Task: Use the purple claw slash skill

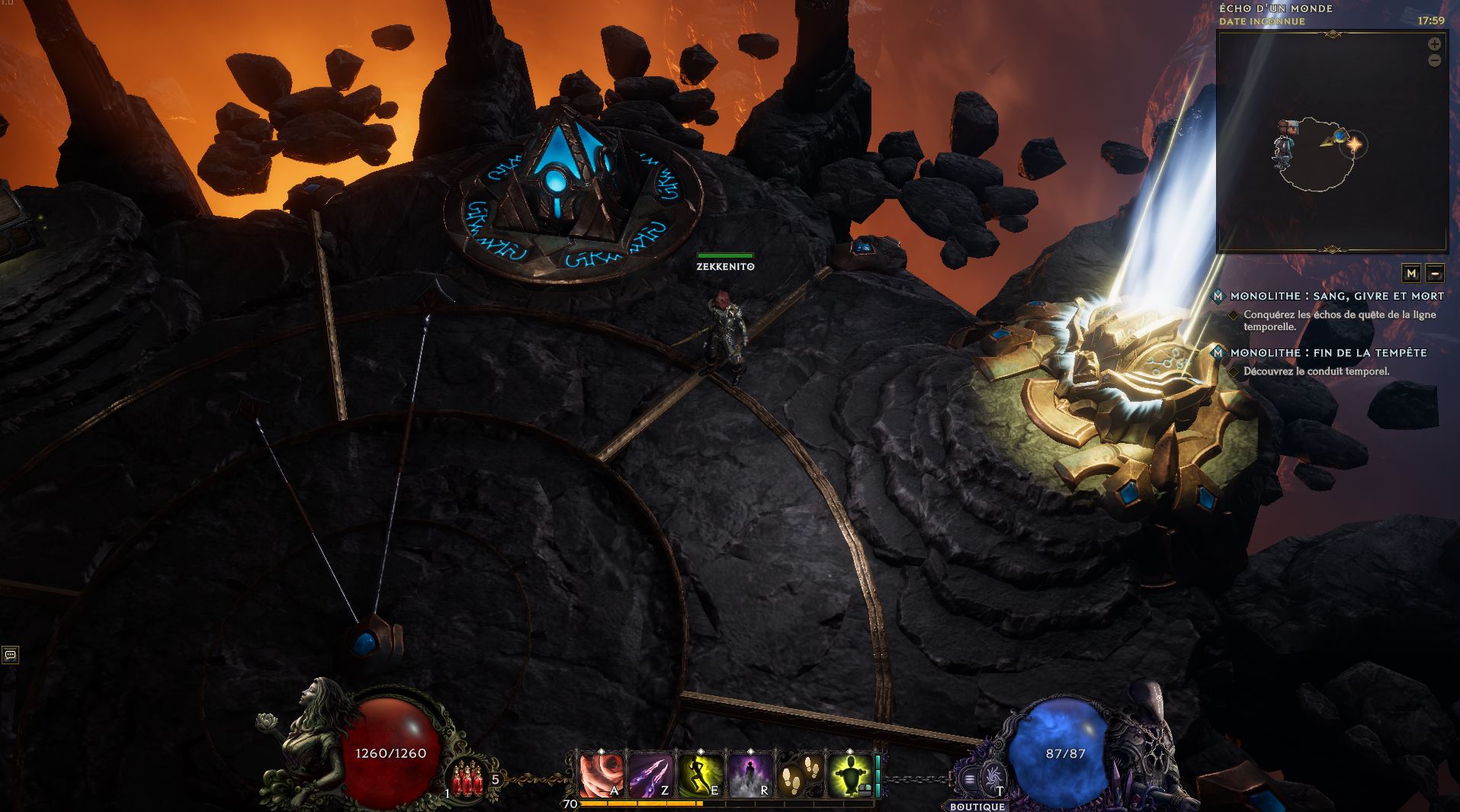Action: tap(650, 776)
